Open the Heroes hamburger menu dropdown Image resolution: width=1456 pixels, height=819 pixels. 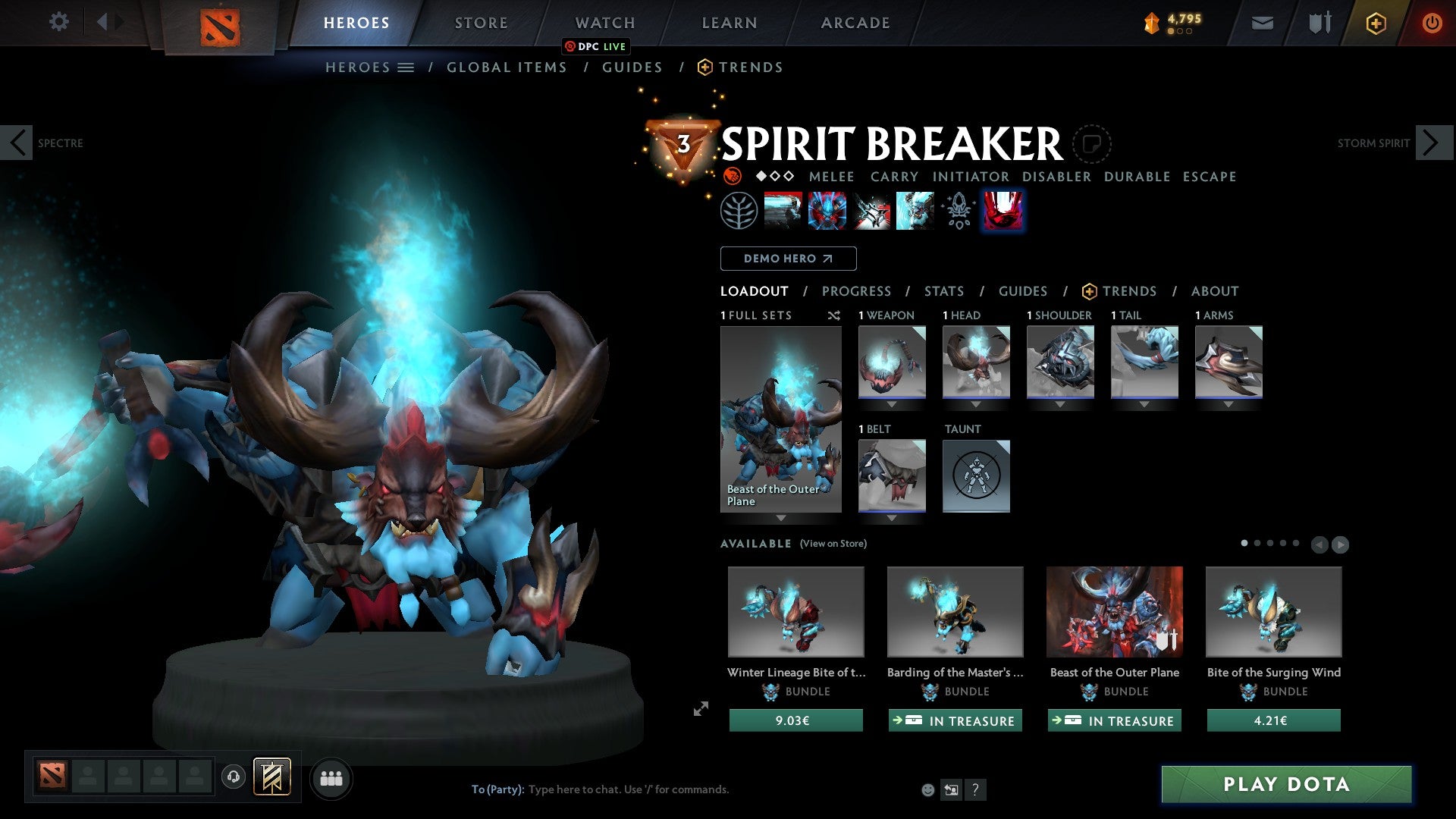[407, 67]
